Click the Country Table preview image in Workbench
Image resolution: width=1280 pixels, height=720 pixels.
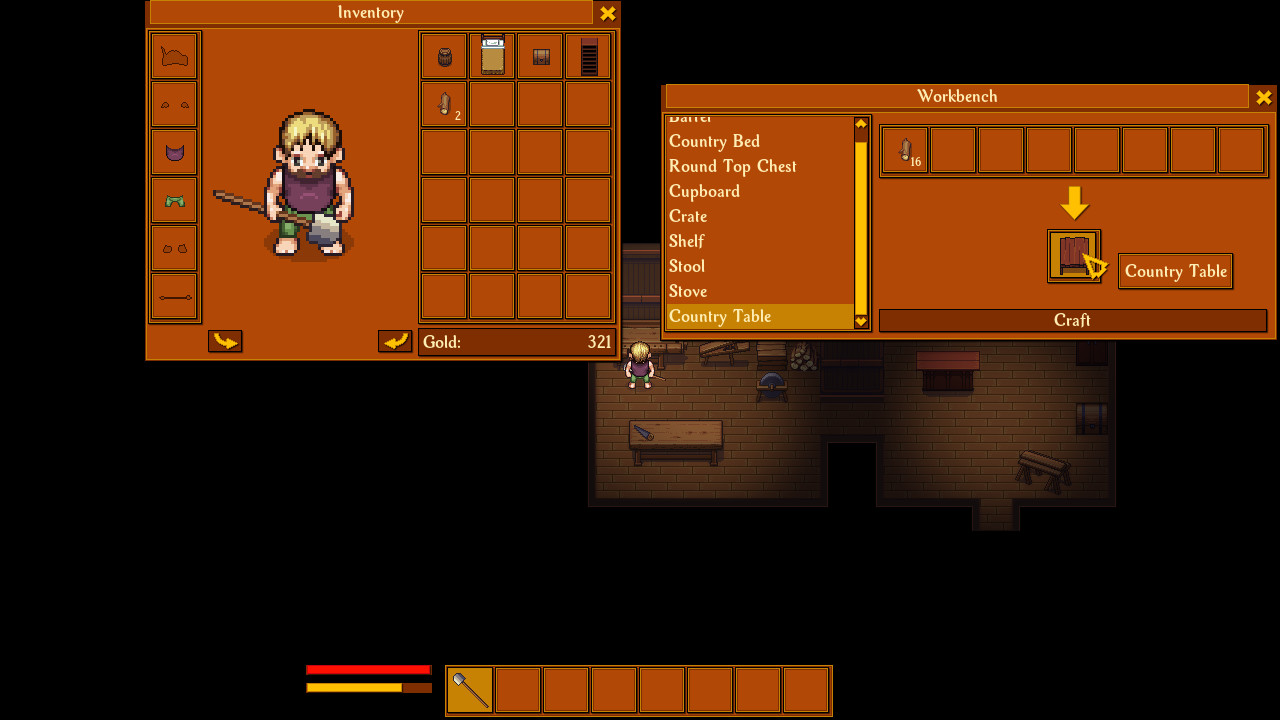(x=1073, y=255)
